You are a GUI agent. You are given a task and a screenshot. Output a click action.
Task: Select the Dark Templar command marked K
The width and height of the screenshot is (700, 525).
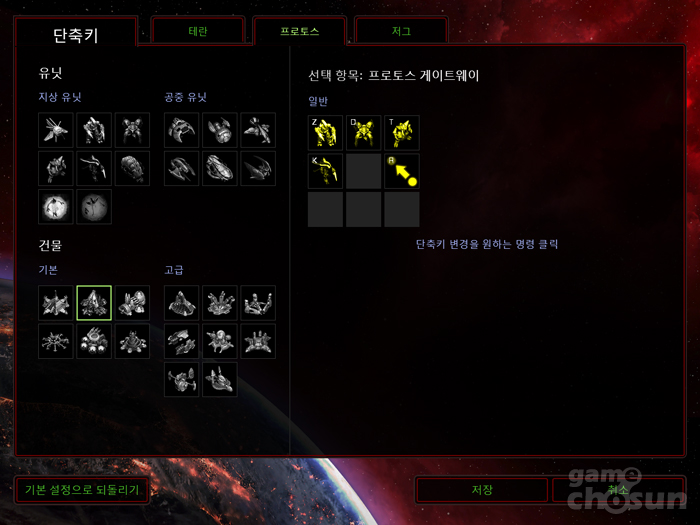point(325,170)
